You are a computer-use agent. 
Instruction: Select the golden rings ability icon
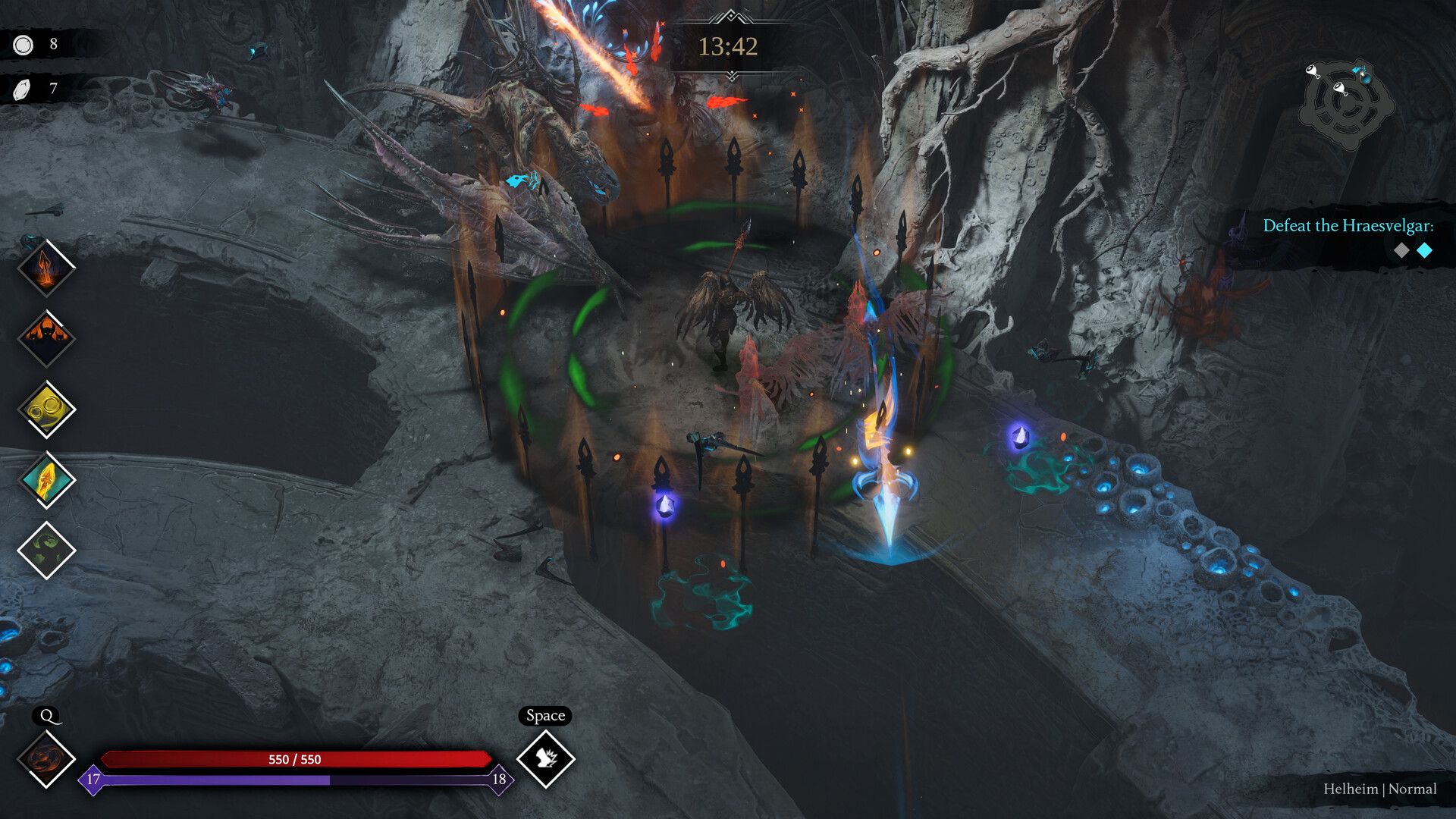47,407
